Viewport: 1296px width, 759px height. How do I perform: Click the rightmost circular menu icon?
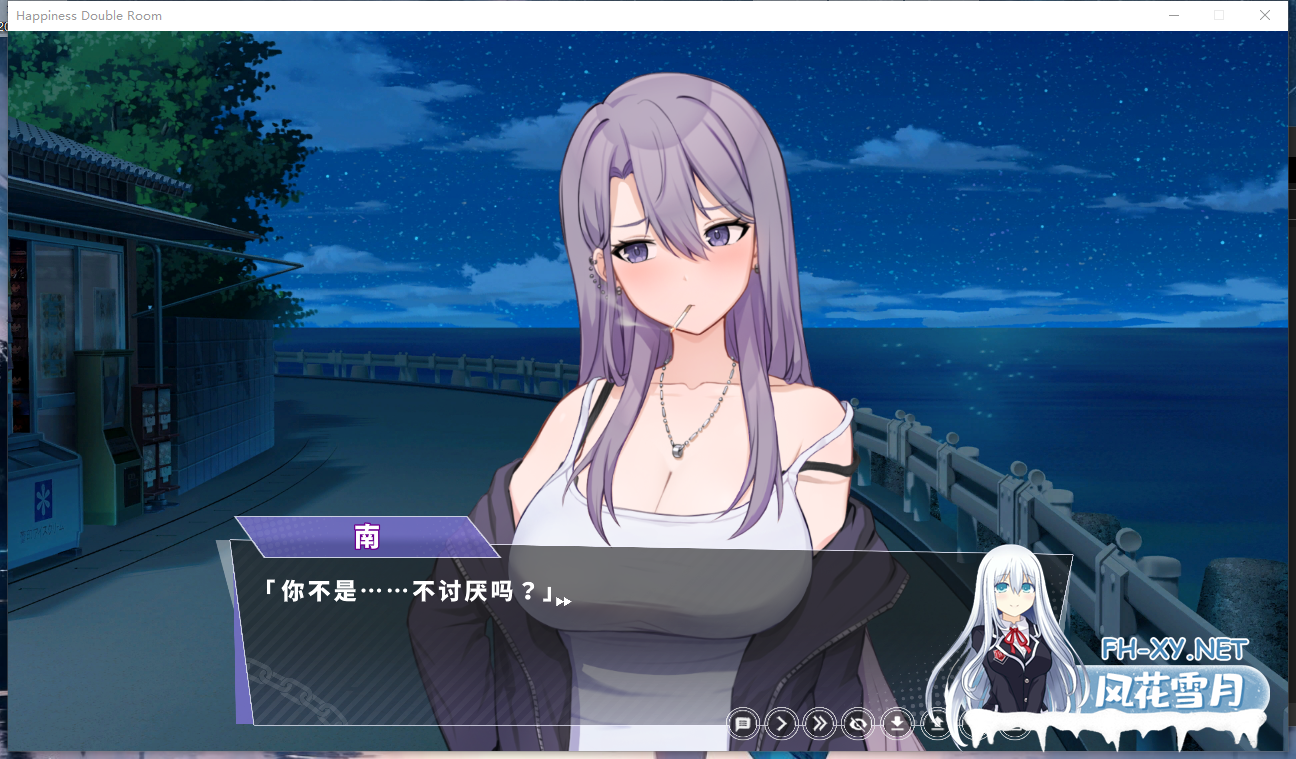(1014, 724)
